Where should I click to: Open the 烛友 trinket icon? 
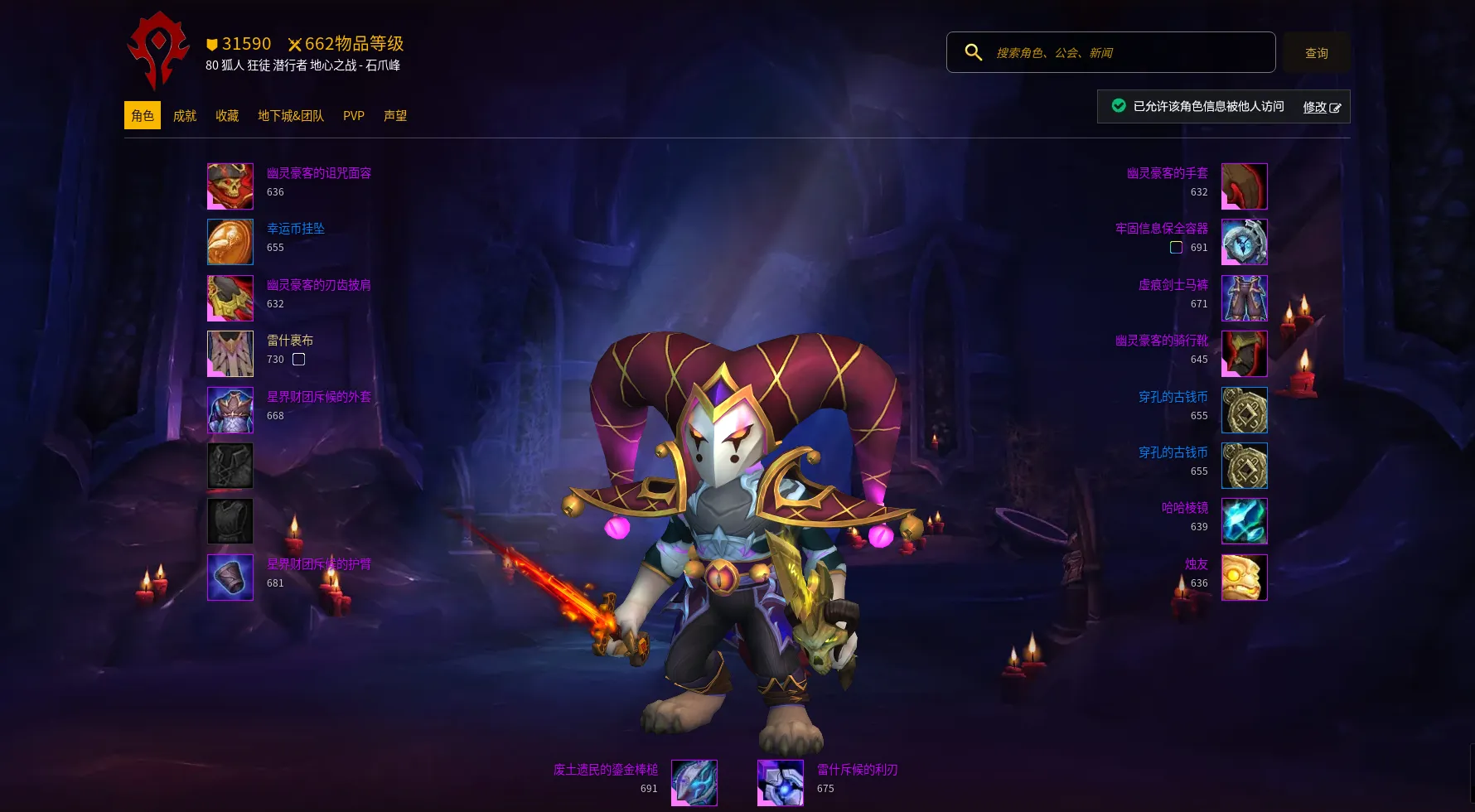(1244, 578)
